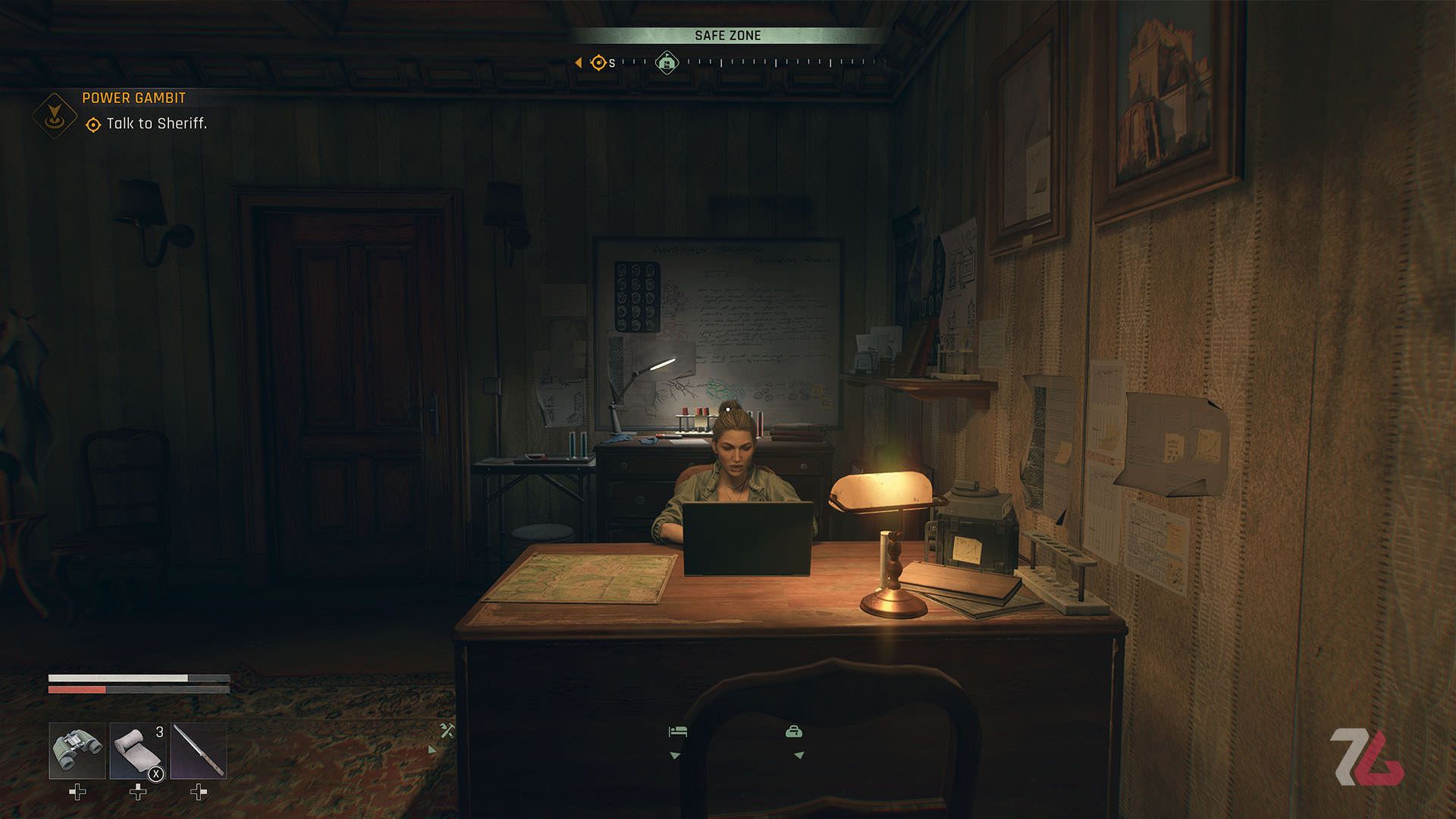
Task: Toggle the plus d-pad icon under the knife
Action: [199, 793]
